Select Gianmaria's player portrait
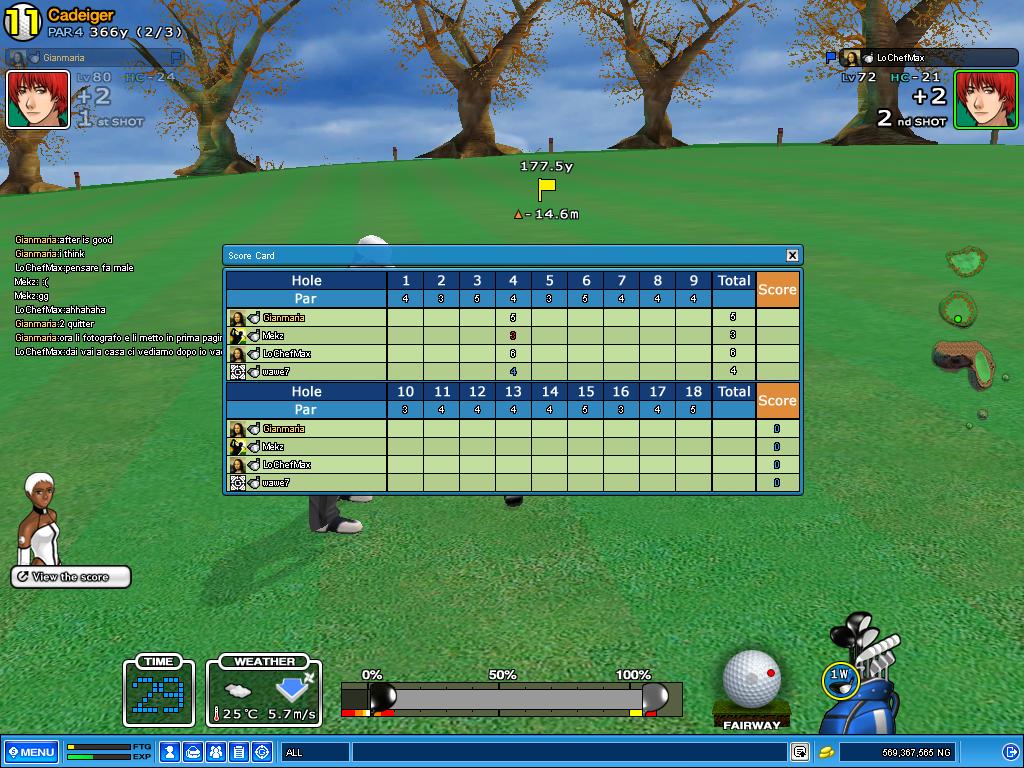The width and height of the screenshot is (1024, 768). 38,99
